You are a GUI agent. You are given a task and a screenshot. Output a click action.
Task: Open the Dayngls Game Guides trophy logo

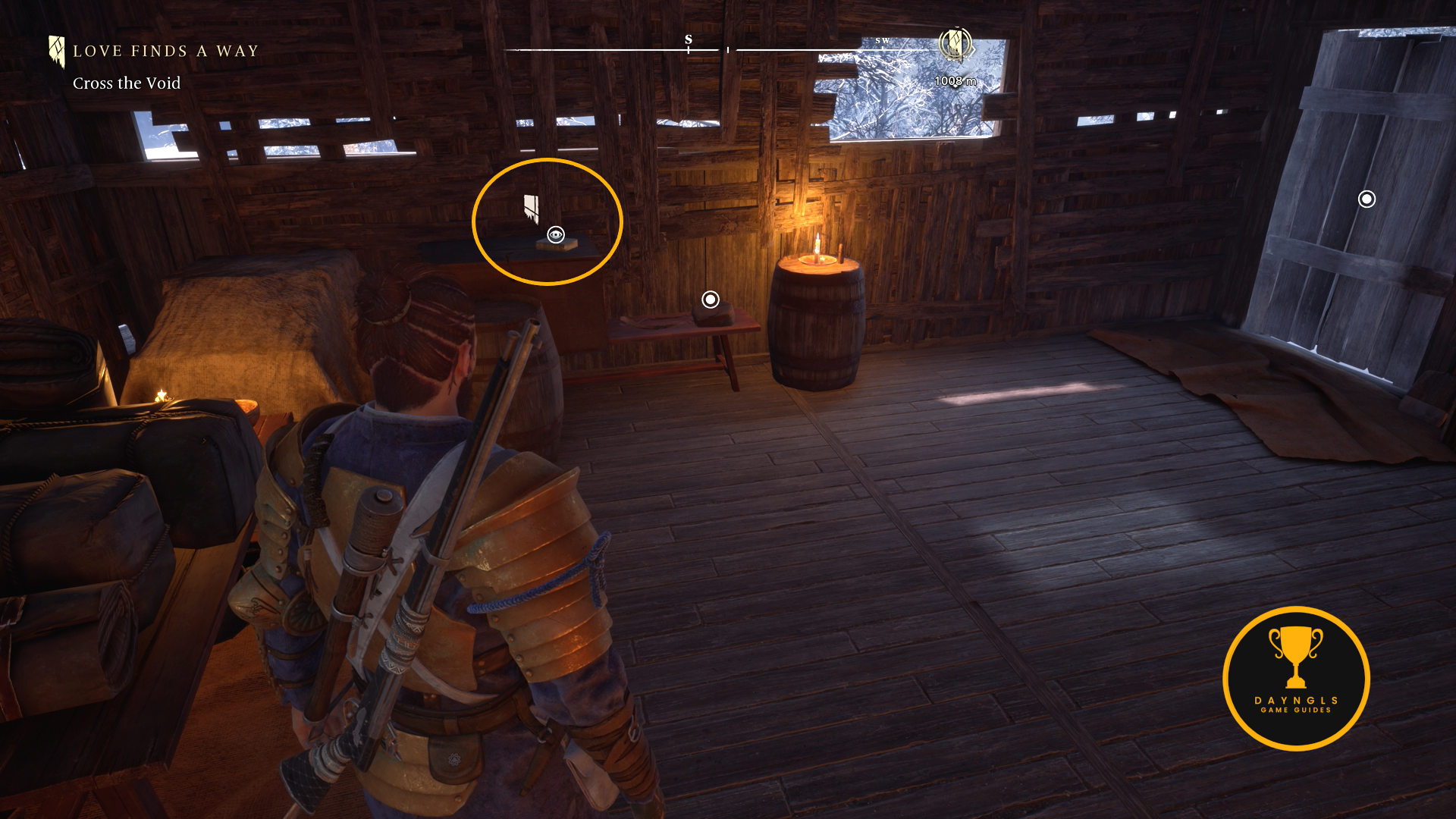[x=1296, y=678]
